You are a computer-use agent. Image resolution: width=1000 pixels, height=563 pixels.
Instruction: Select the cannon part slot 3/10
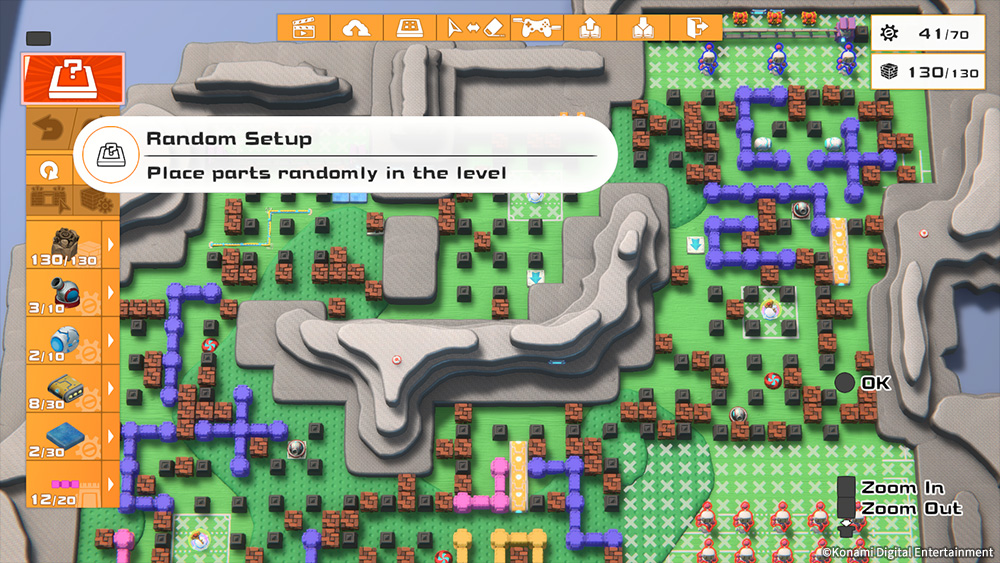pyautogui.click(x=62, y=292)
